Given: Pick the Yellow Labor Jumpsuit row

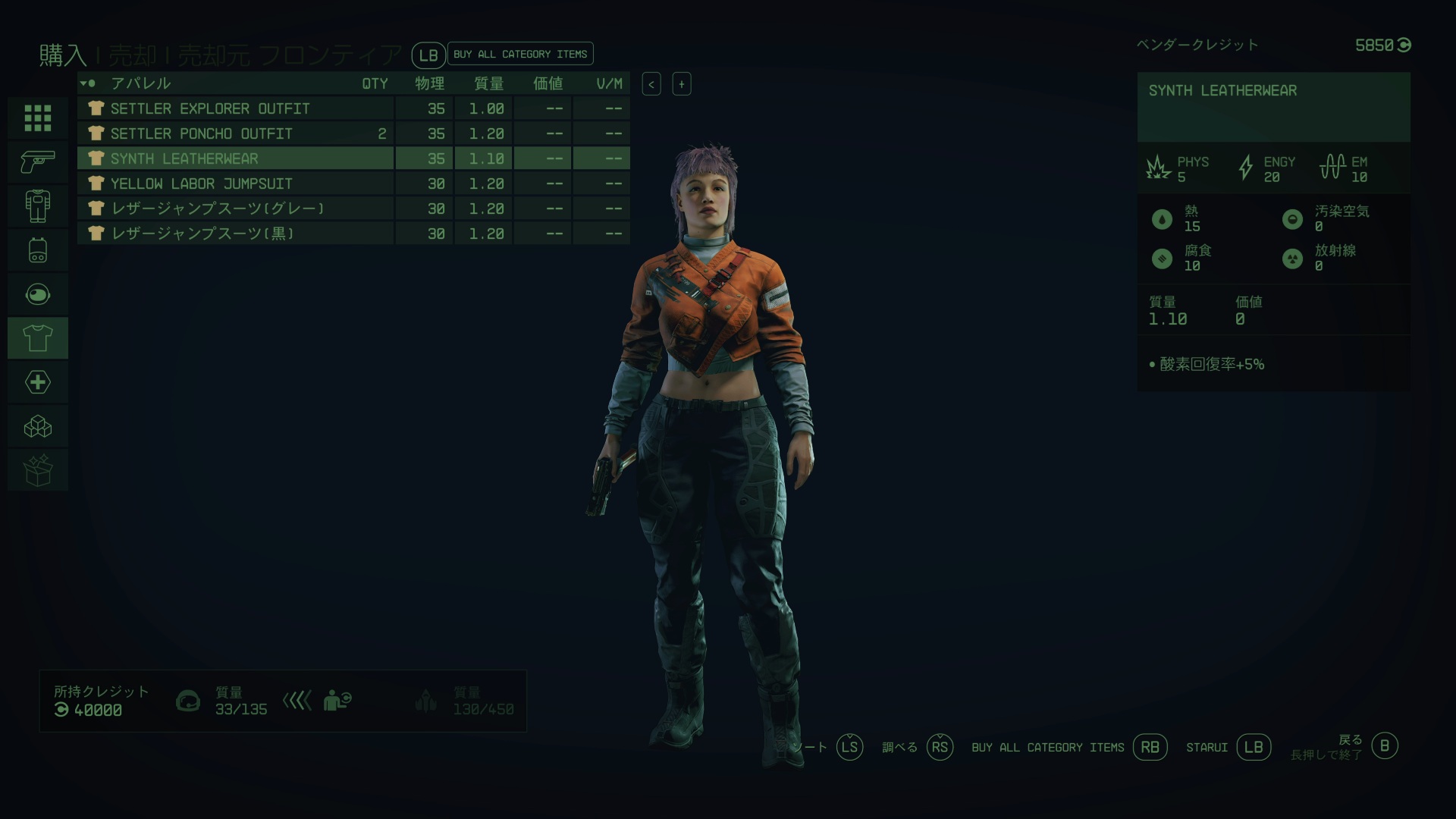Looking at the screenshot, I should [x=235, y=184].
